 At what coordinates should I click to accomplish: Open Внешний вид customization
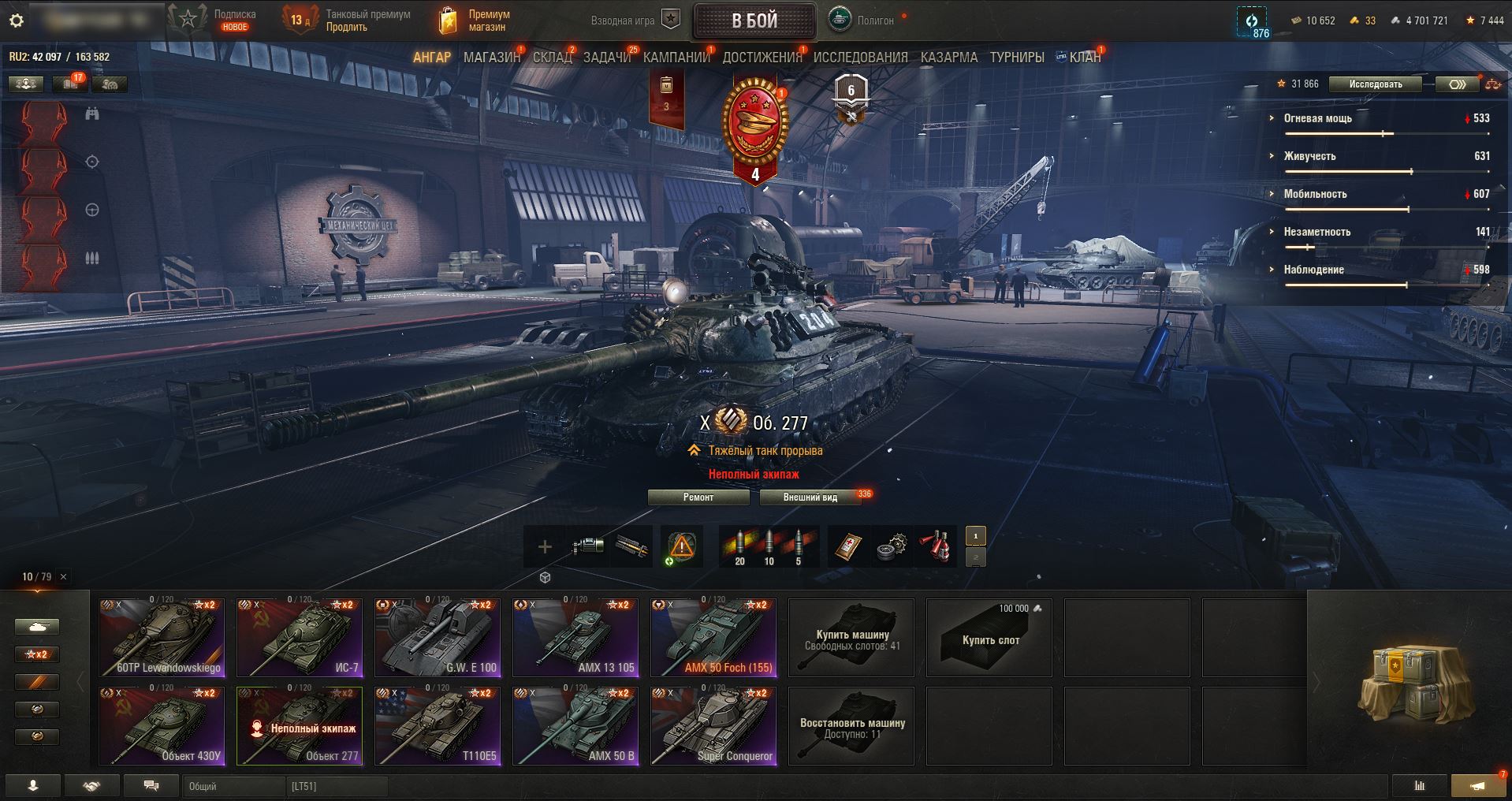click(x=810, y=497)
